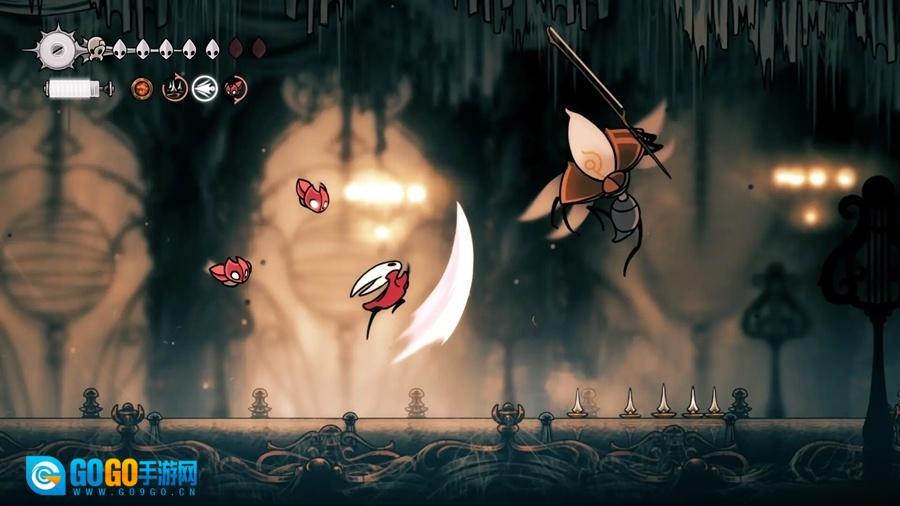Select the orange round tool icon
The width and height of the screenshot is (900, 506).
[x=144, y=89]
